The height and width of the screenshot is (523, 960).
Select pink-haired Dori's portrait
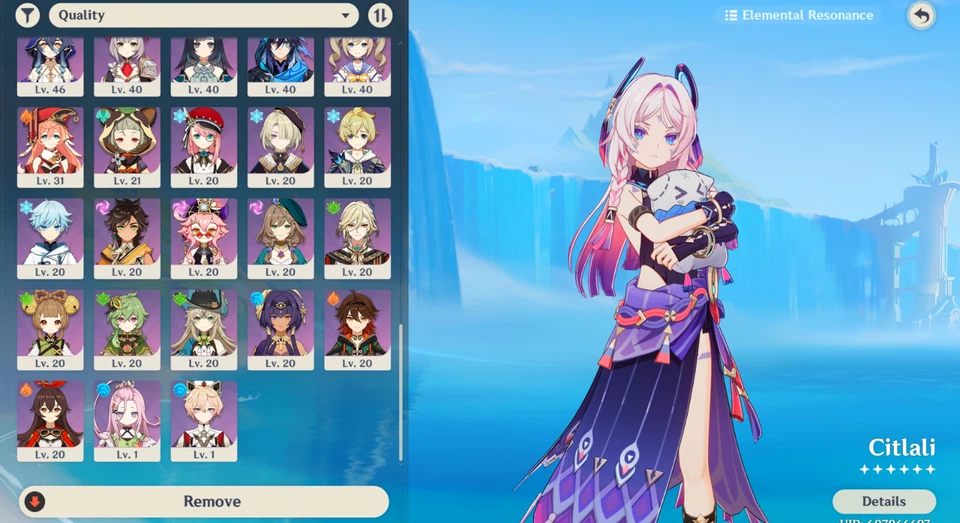[204, 237]
